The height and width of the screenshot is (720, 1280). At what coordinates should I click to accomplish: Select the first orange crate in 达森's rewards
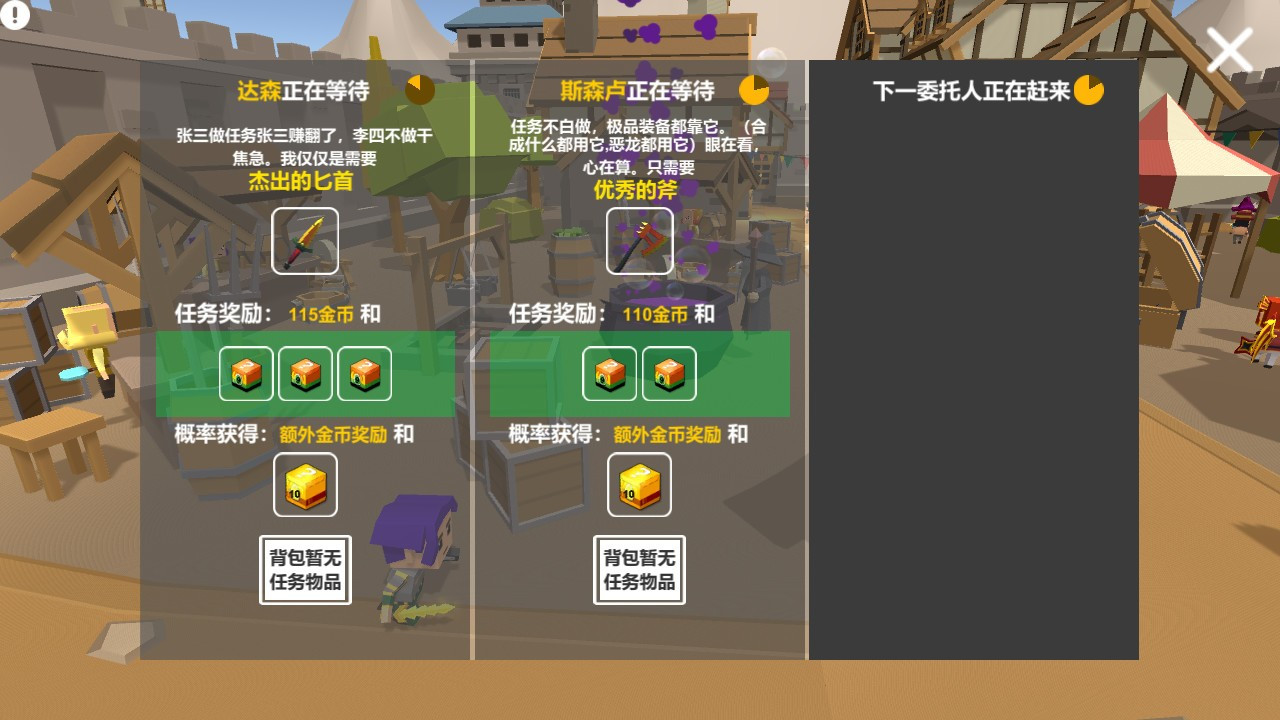pos(245,373)
